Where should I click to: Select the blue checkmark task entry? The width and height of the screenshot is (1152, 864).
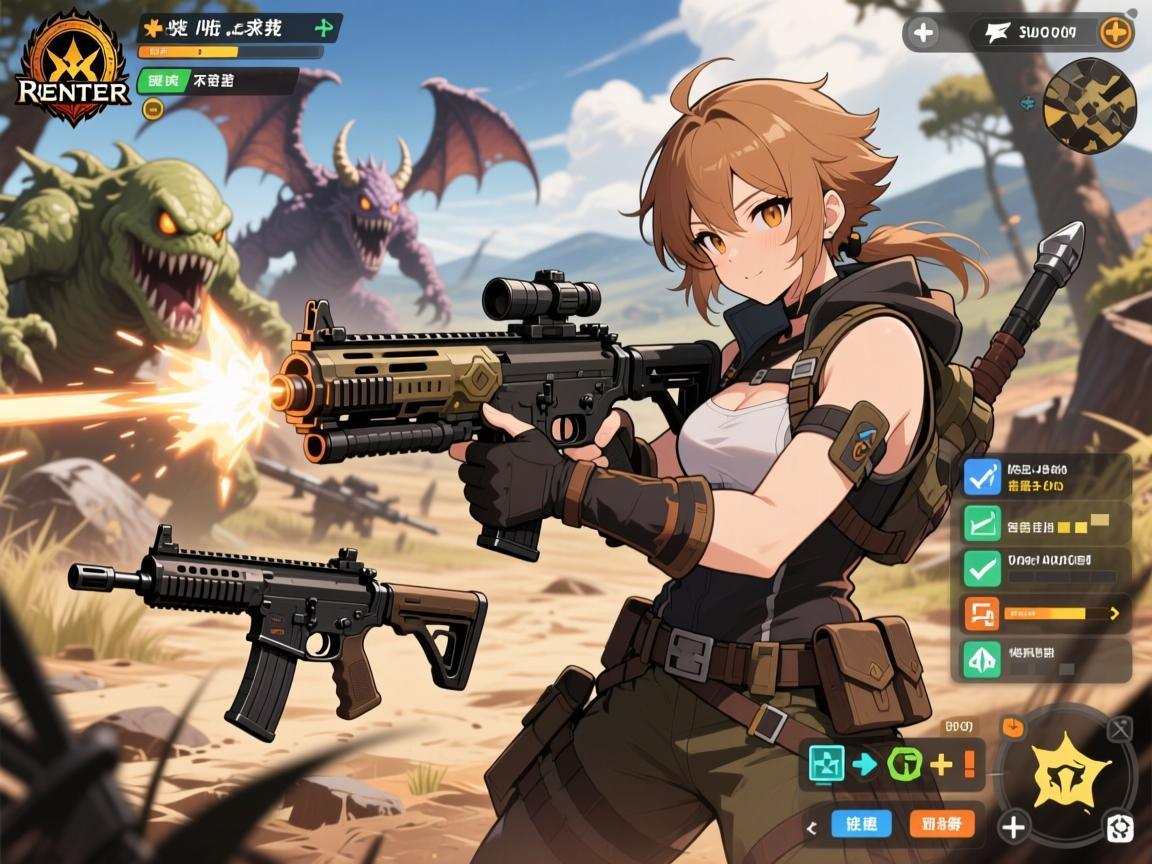click(x=981, y=476)
